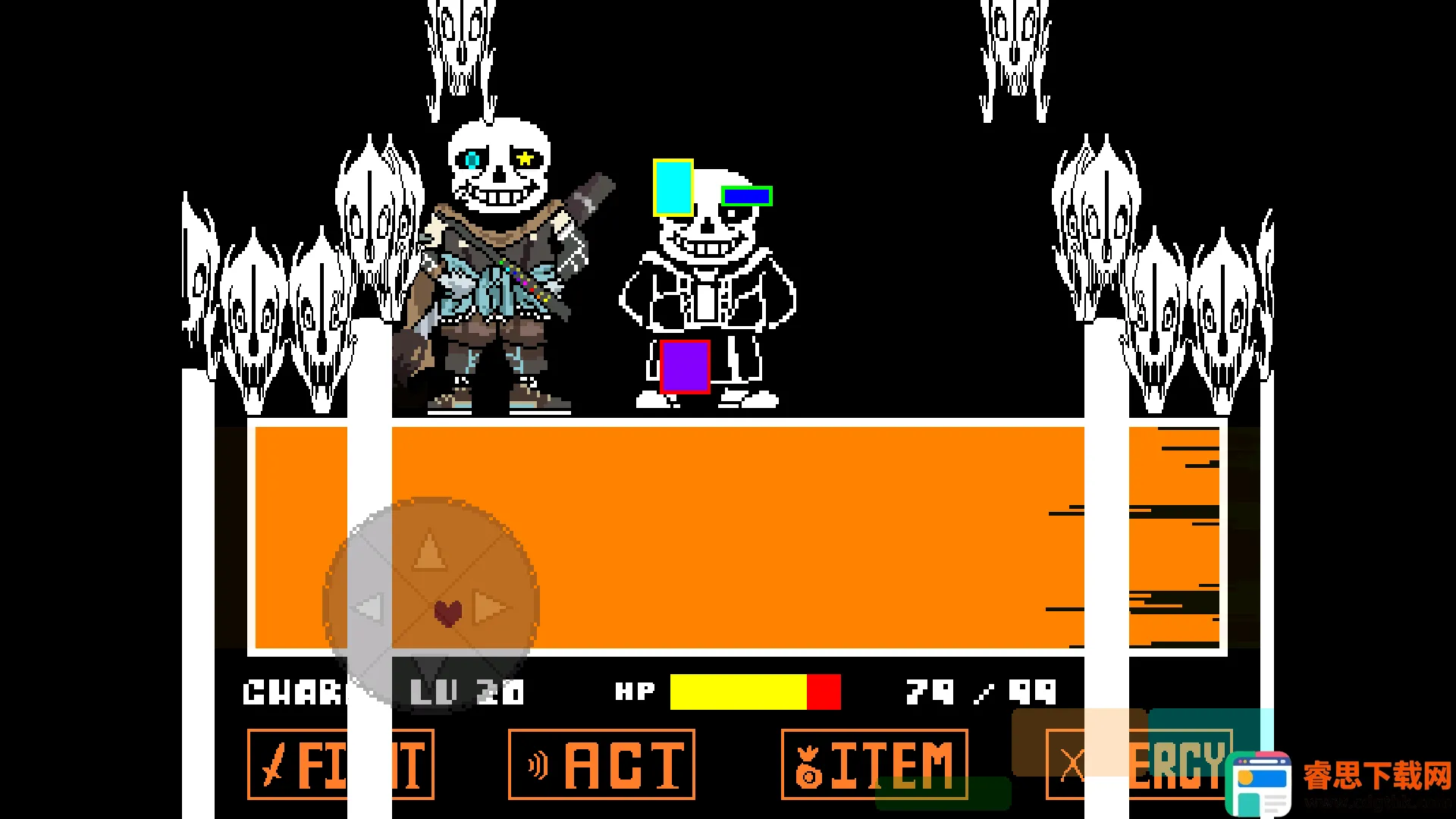Tap the virtual D-pad right arrow

(490, 607)
